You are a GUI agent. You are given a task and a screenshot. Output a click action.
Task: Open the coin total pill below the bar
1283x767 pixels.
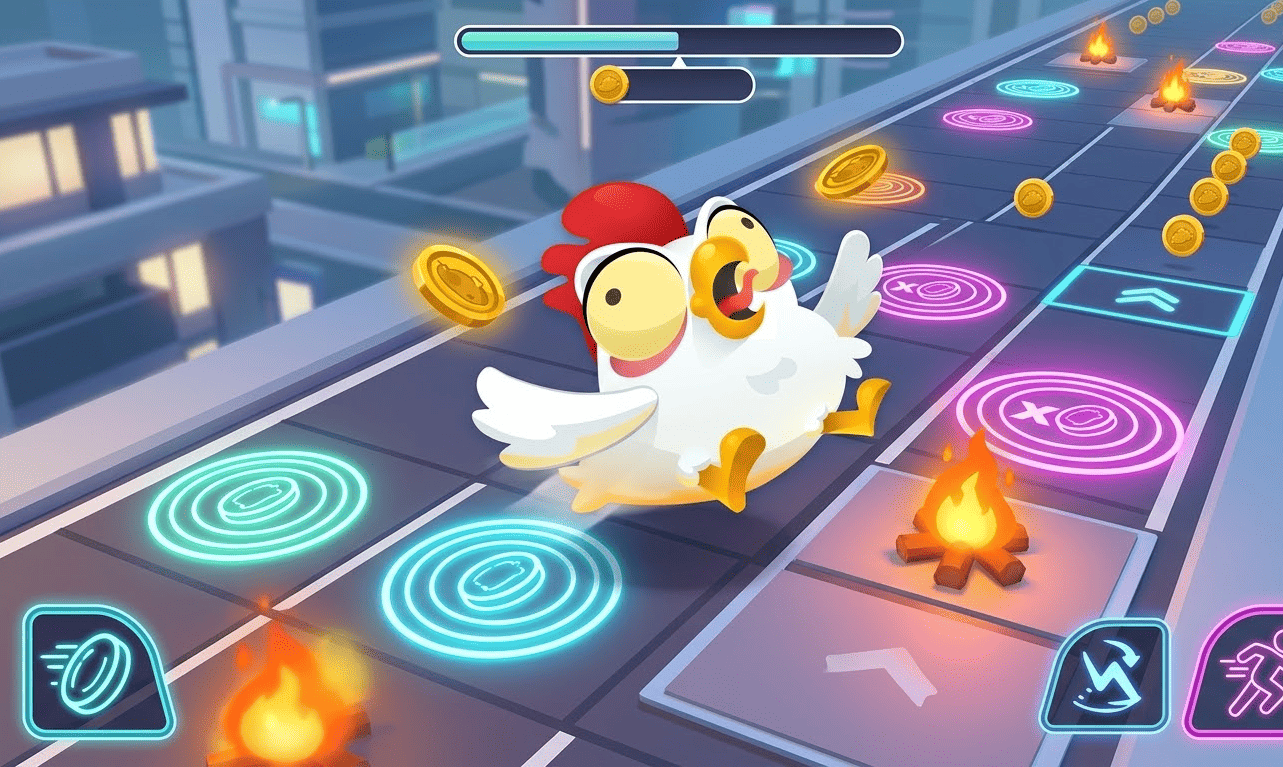click(680, 85)
